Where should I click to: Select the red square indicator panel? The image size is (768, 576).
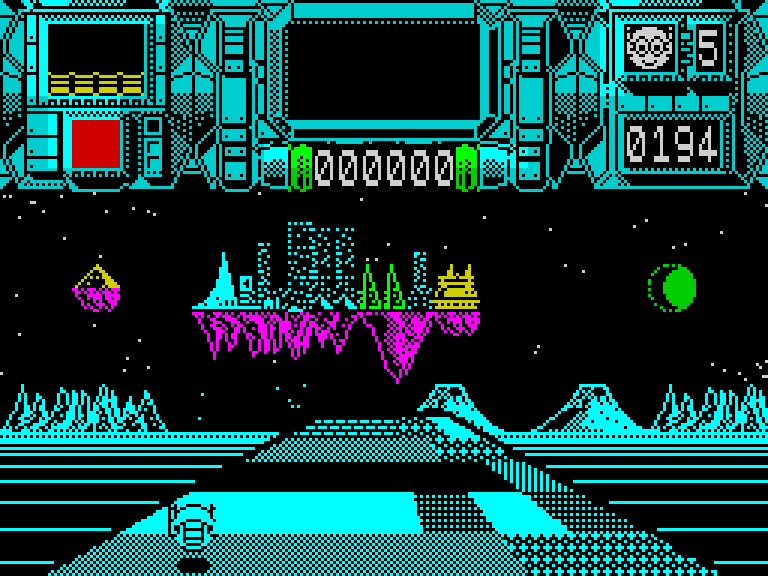(x=95, y=143)
